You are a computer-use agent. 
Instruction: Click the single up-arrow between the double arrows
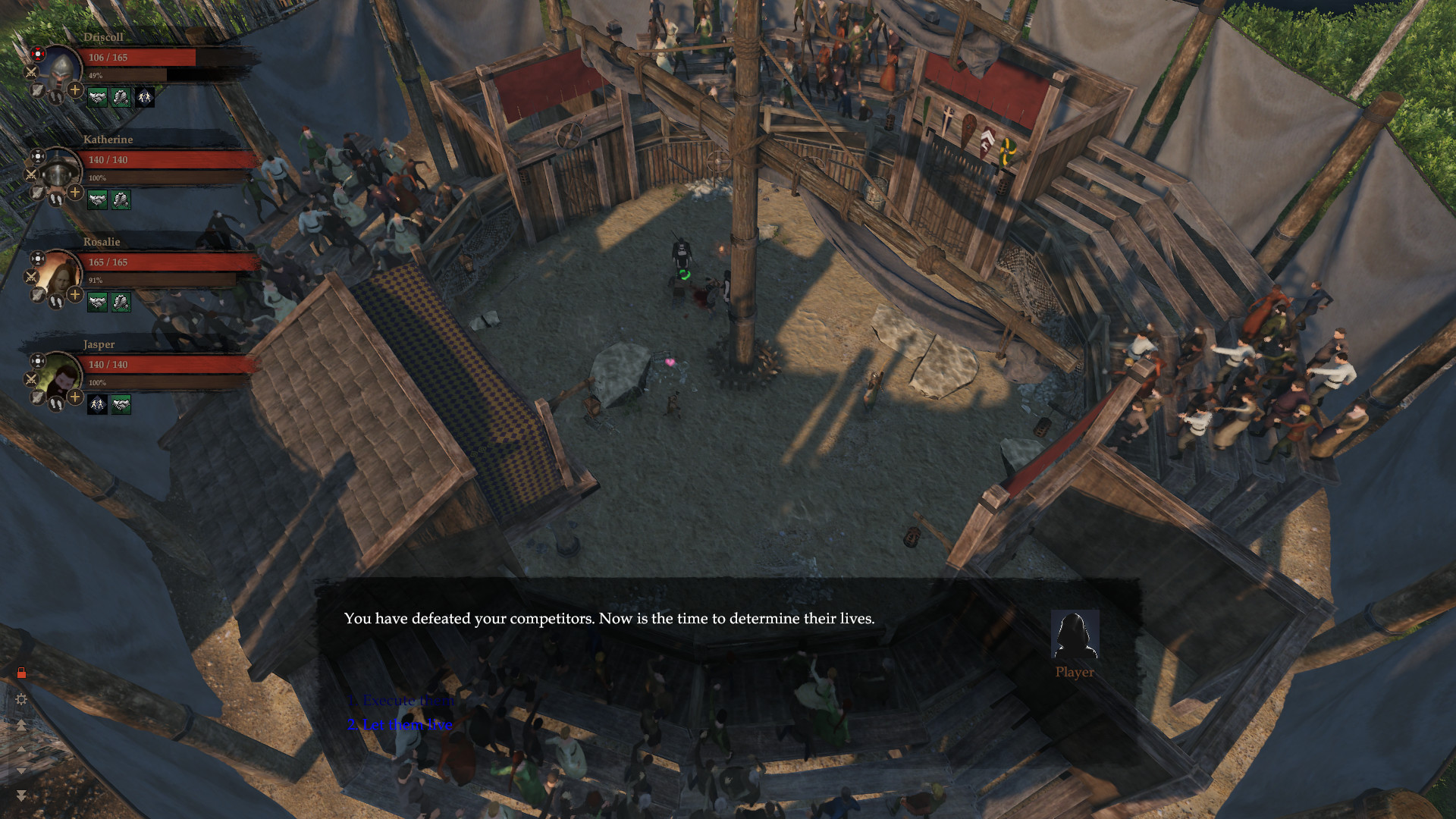tap(21, 749)
